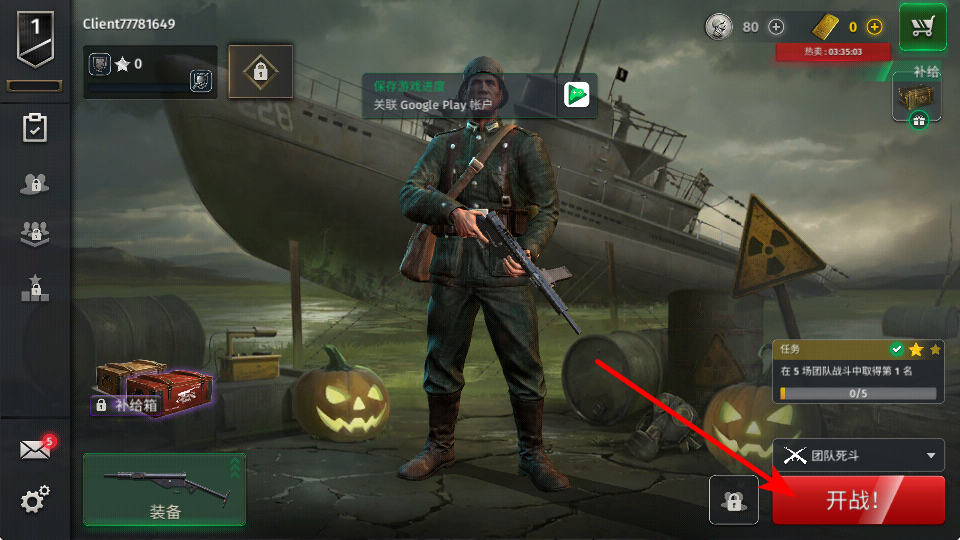Add gold bars with the plus button
The image size is (960, 540).
click(x=875, y=27)
